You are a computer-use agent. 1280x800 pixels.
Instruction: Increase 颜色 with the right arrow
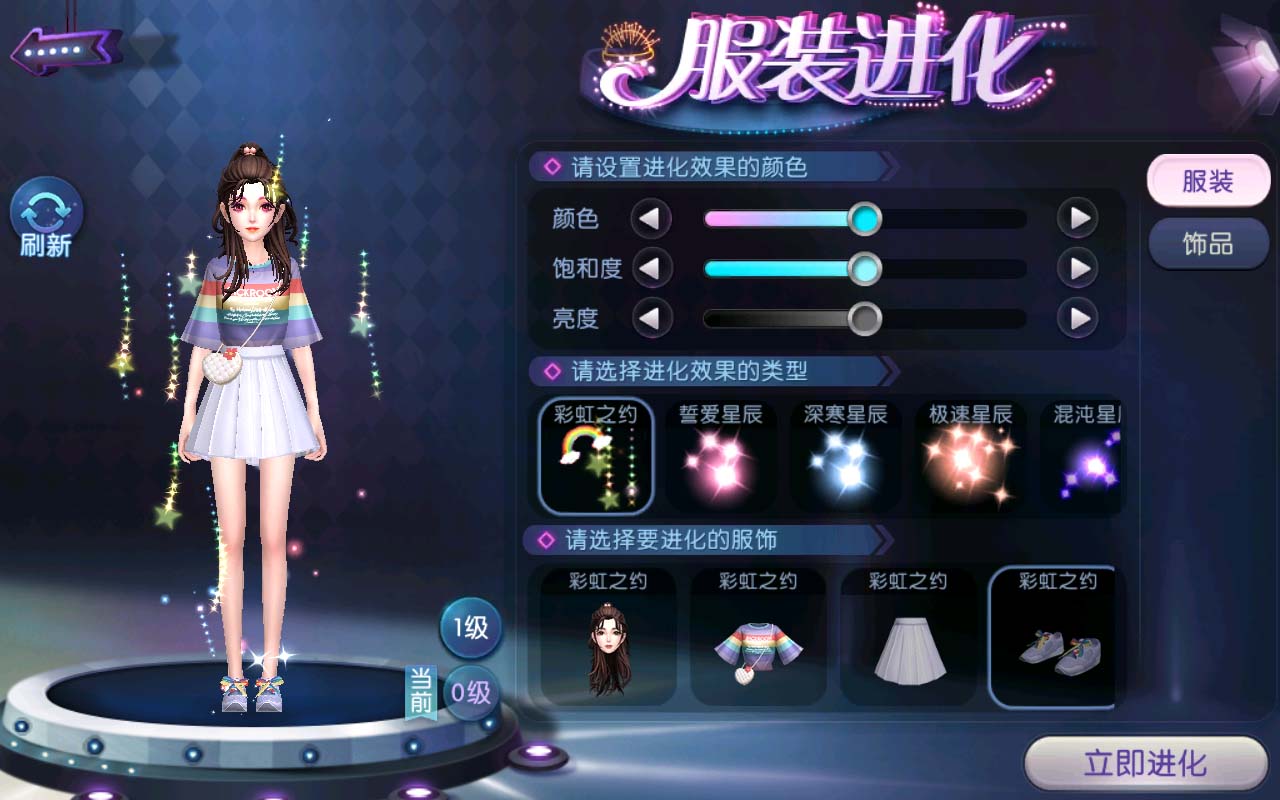coord(1078,218)
